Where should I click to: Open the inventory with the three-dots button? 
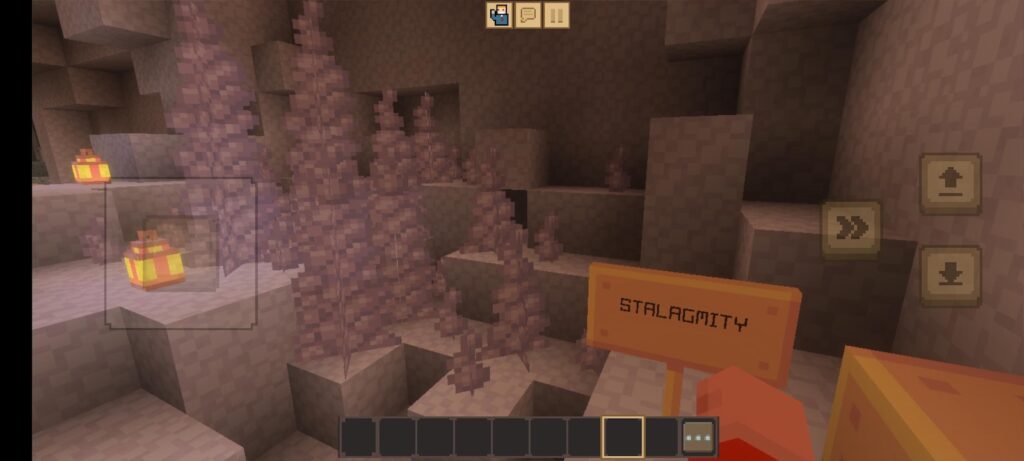(699, 437)
